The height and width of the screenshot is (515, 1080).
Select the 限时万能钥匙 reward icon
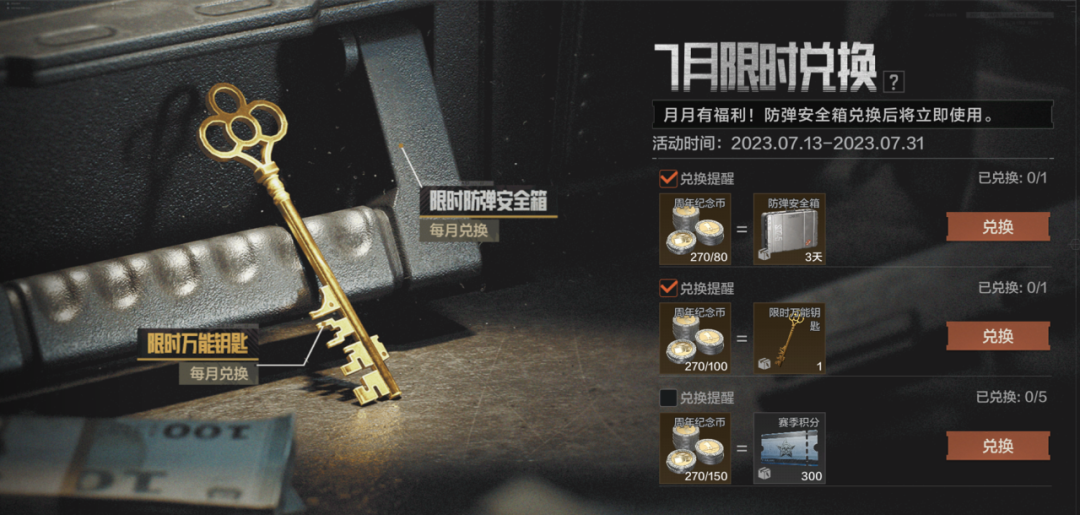789,338
